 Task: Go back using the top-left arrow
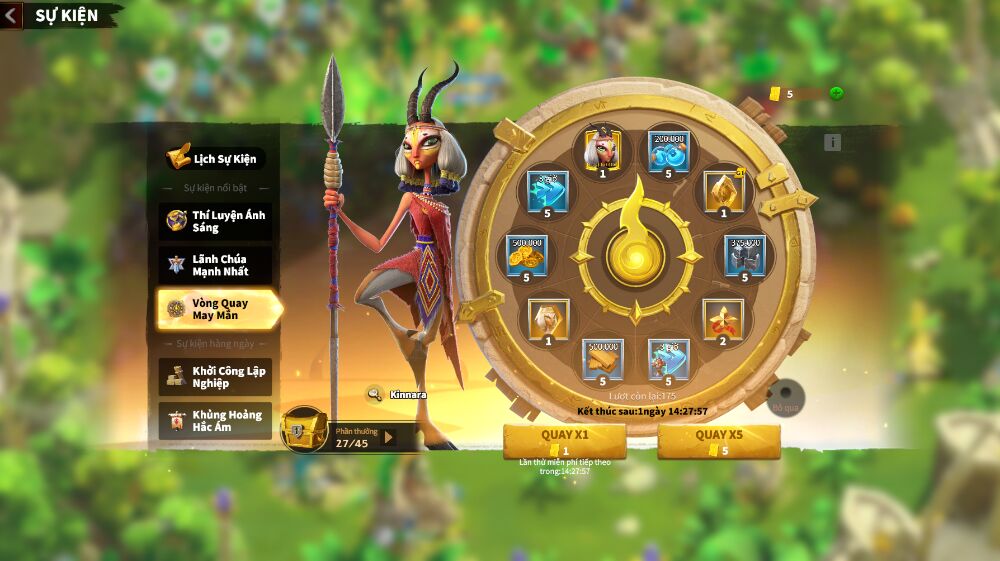[11, 16]
